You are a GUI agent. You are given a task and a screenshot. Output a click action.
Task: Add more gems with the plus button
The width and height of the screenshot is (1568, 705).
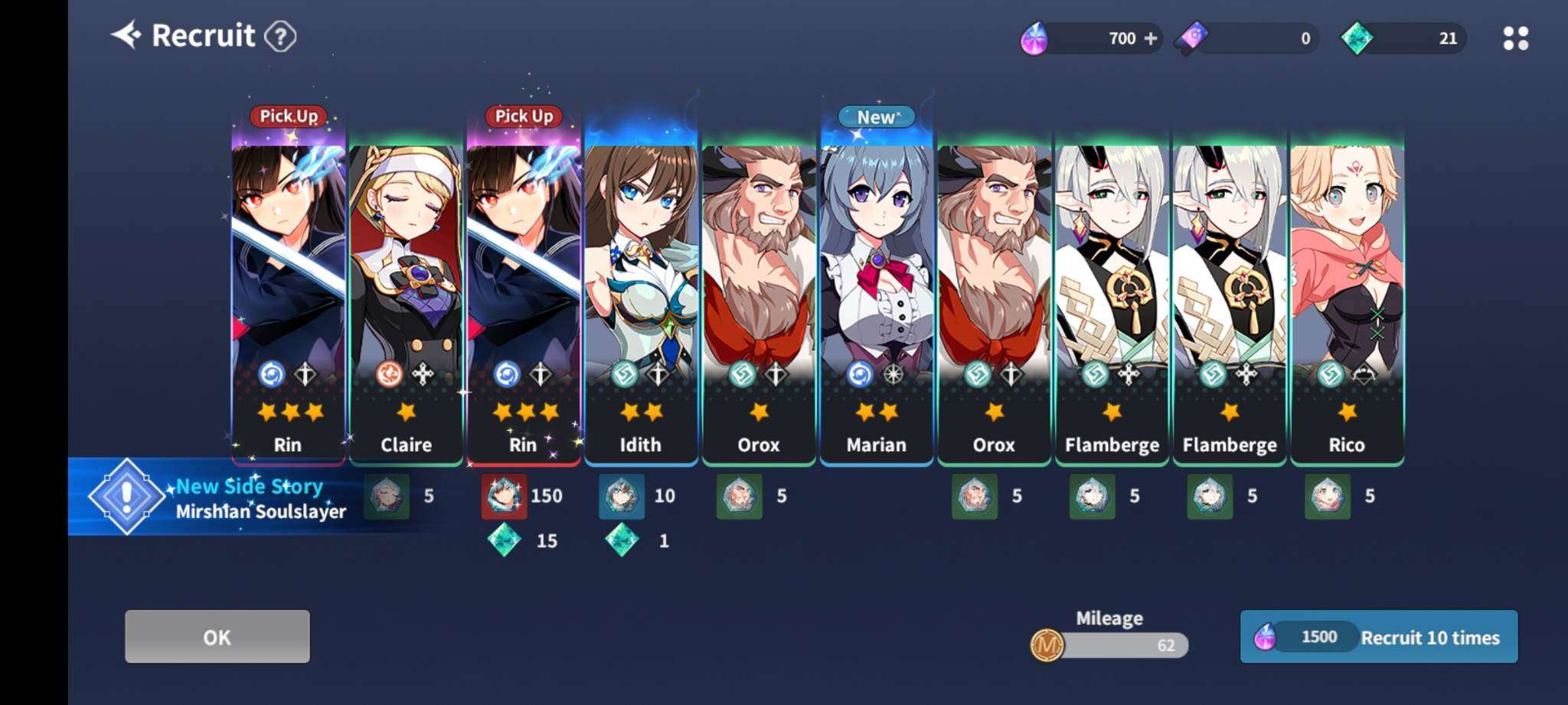point(1150,38)
